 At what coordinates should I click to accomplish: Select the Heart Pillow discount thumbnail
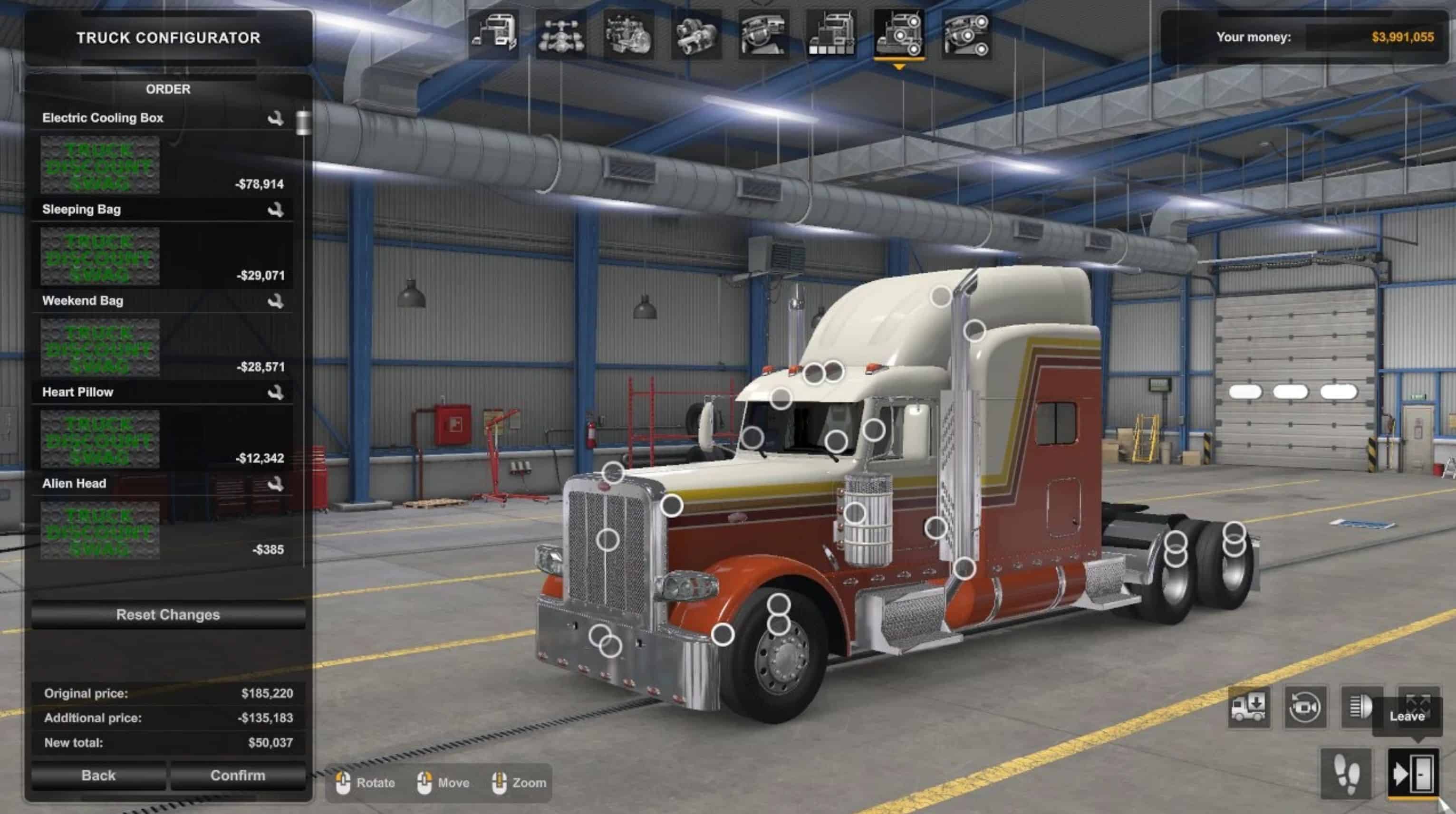pos(100,439)
